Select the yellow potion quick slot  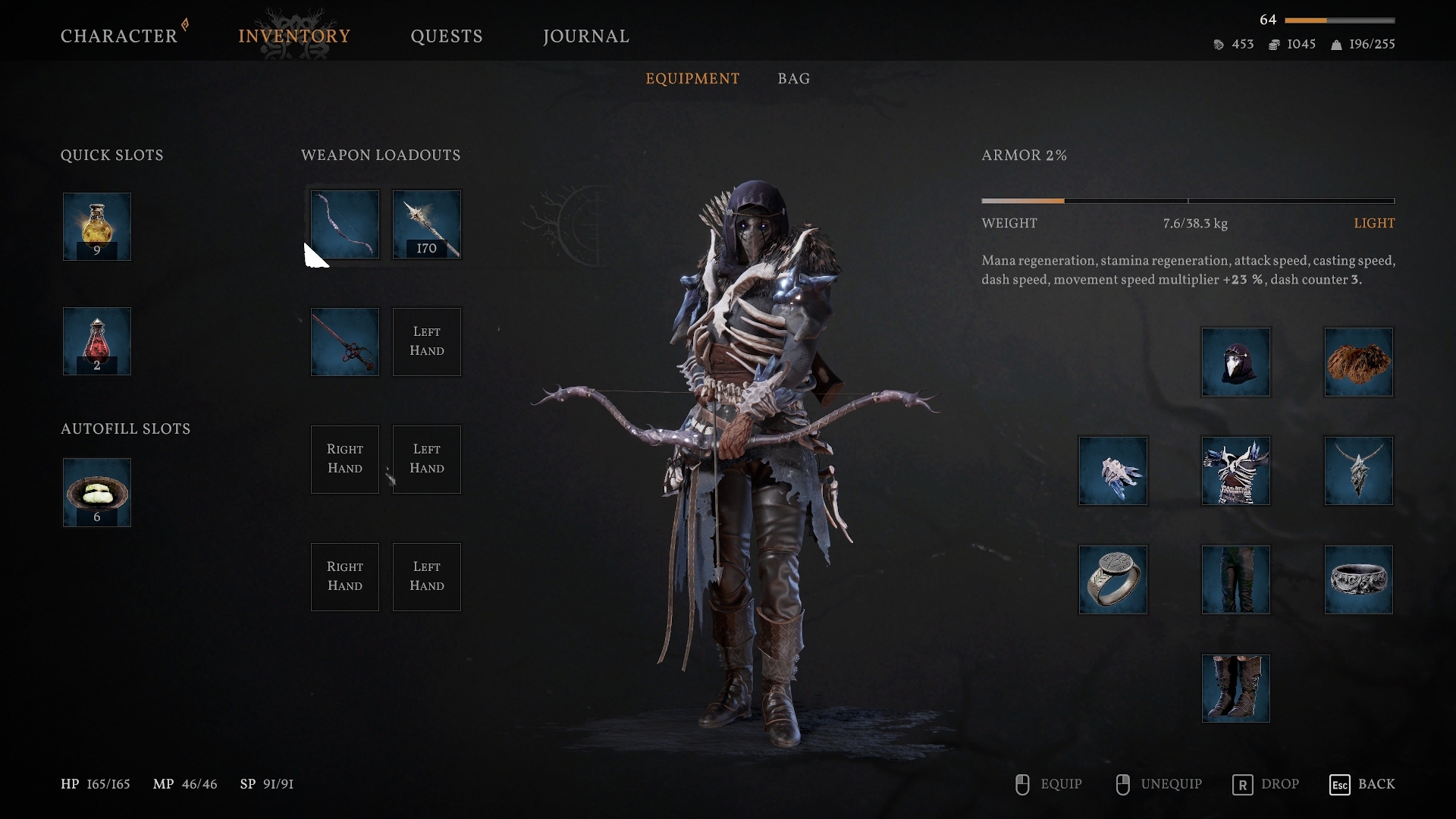coord(97,227)
